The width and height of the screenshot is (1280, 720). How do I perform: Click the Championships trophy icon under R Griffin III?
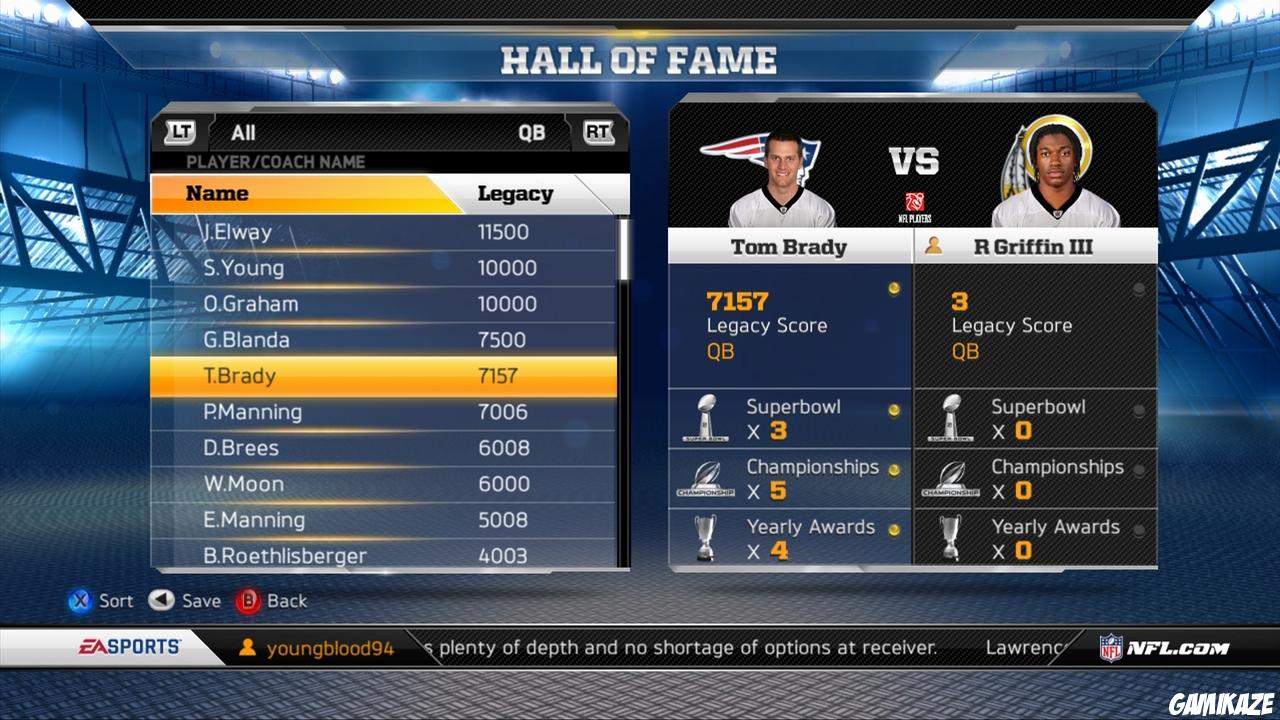click(953, 478)
